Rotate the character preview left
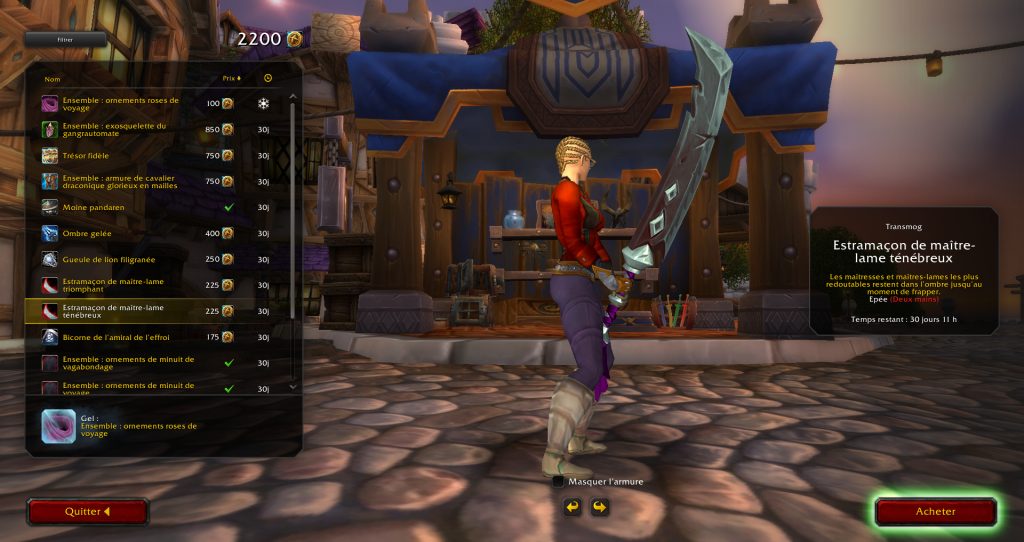The height and width of the screenshot is (542, 1024). coord(572,507)
